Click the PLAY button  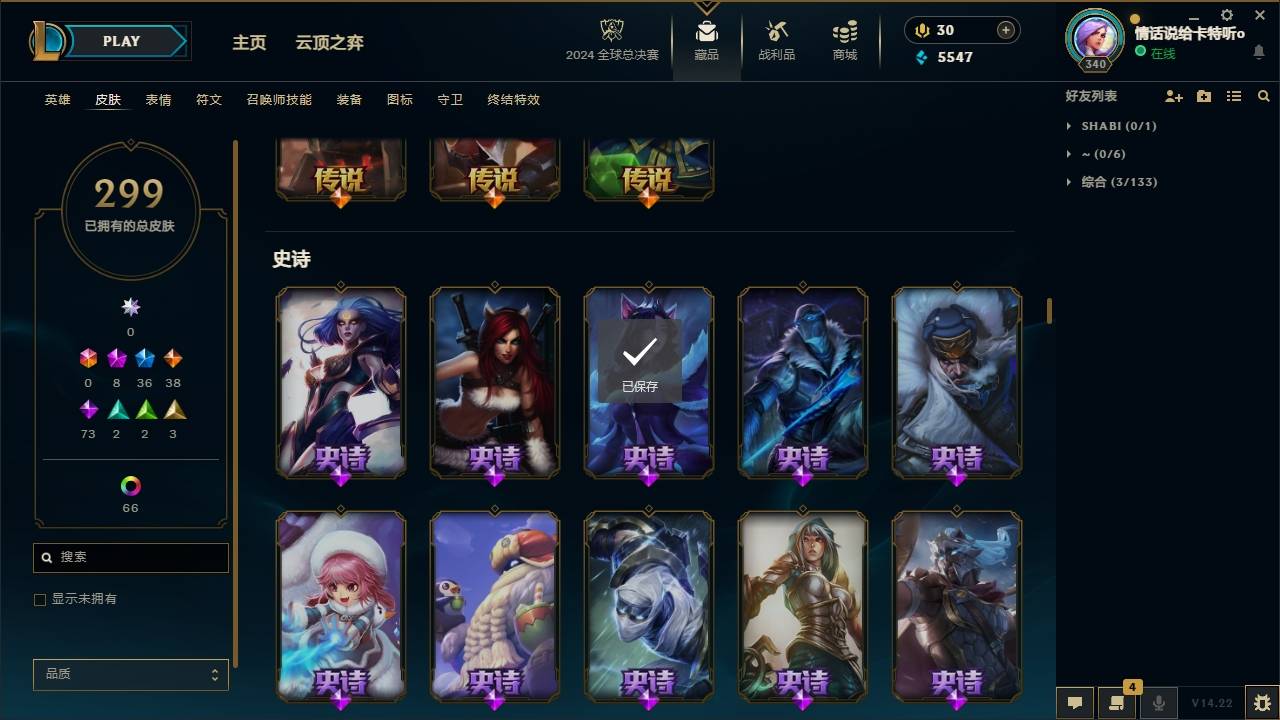(120, 41)
